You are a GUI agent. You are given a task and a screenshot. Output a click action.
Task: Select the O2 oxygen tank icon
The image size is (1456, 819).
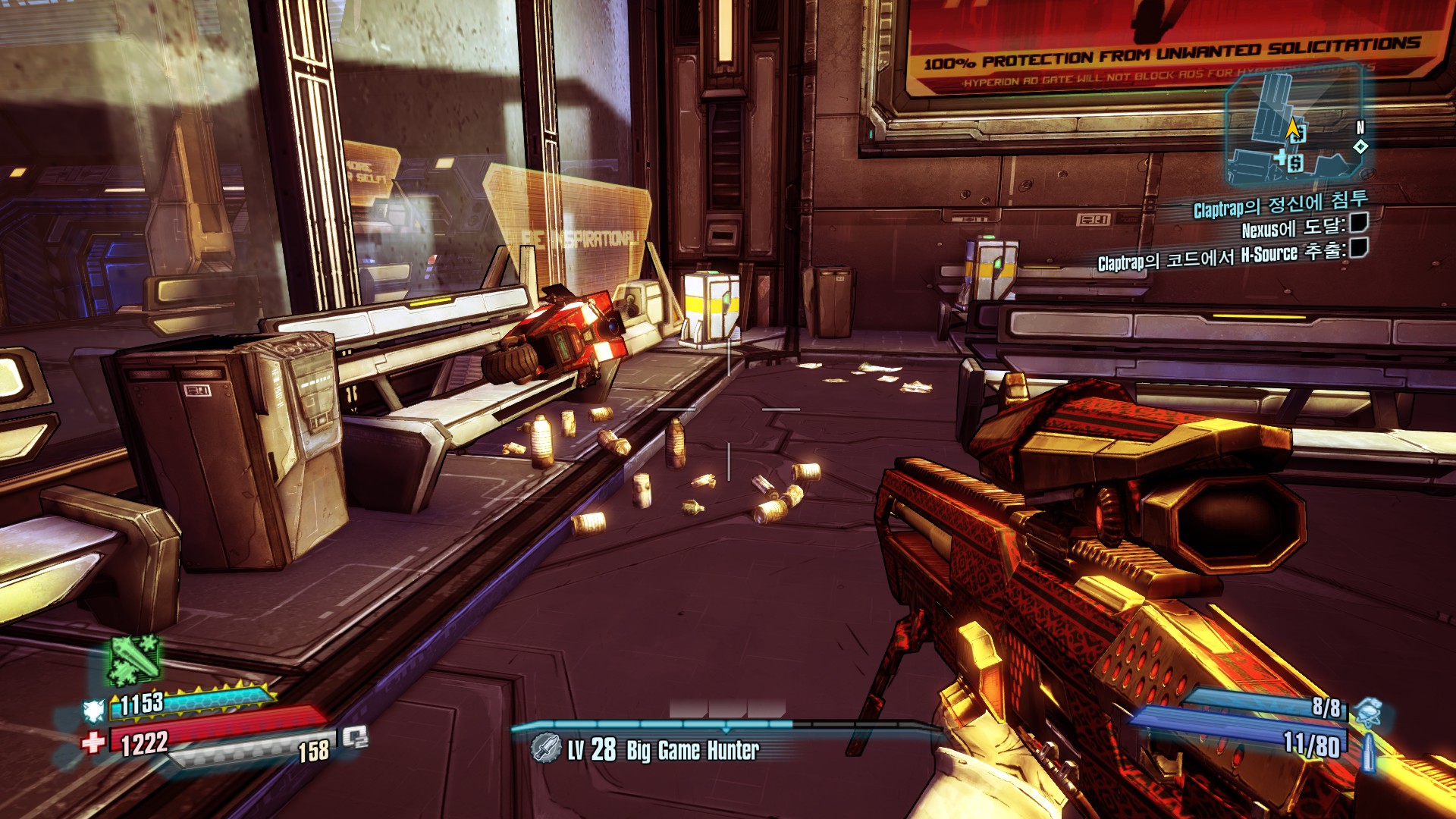pos(355,737)
